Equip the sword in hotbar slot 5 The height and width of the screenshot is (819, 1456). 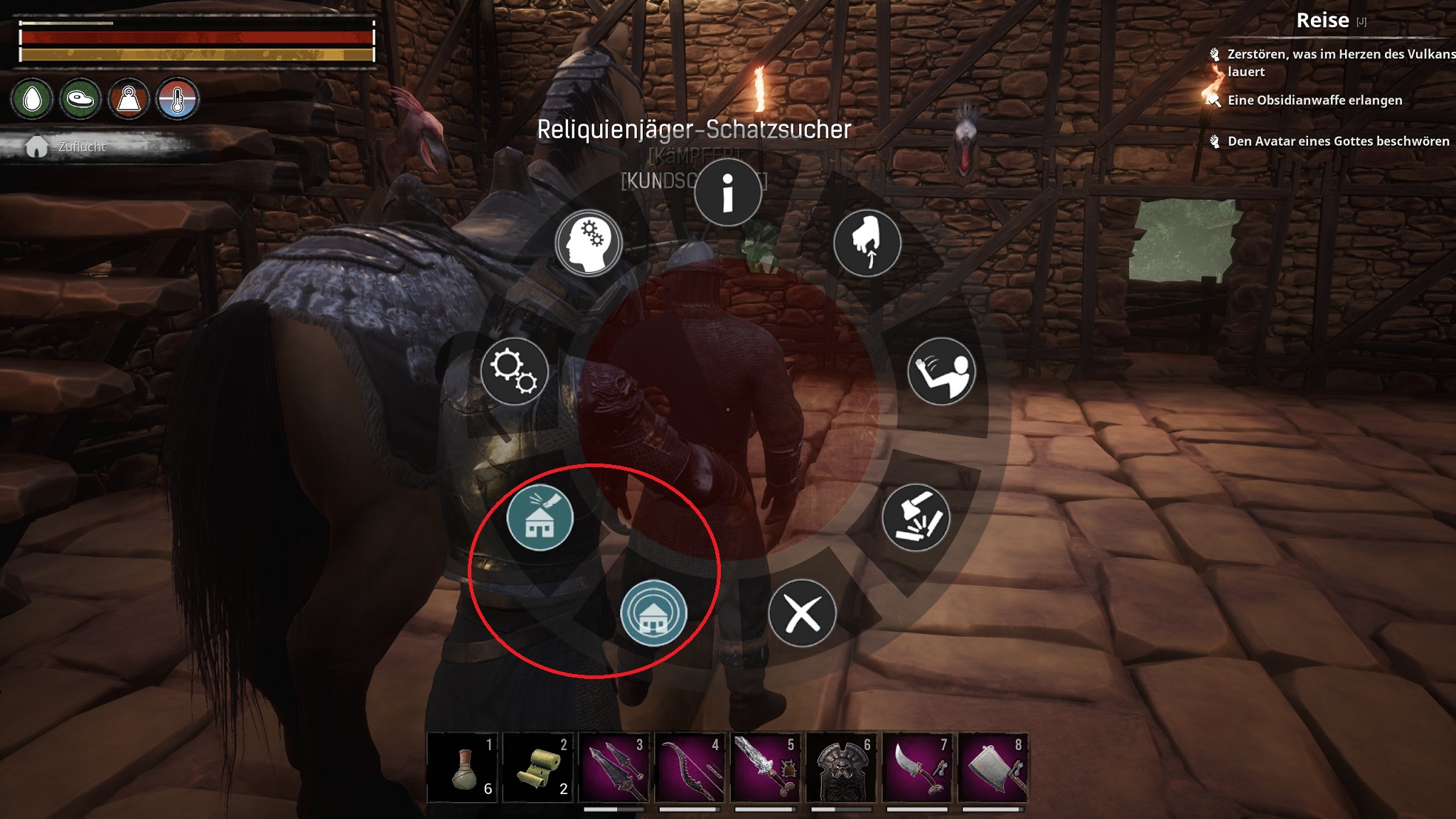click(x=766, y=768)
